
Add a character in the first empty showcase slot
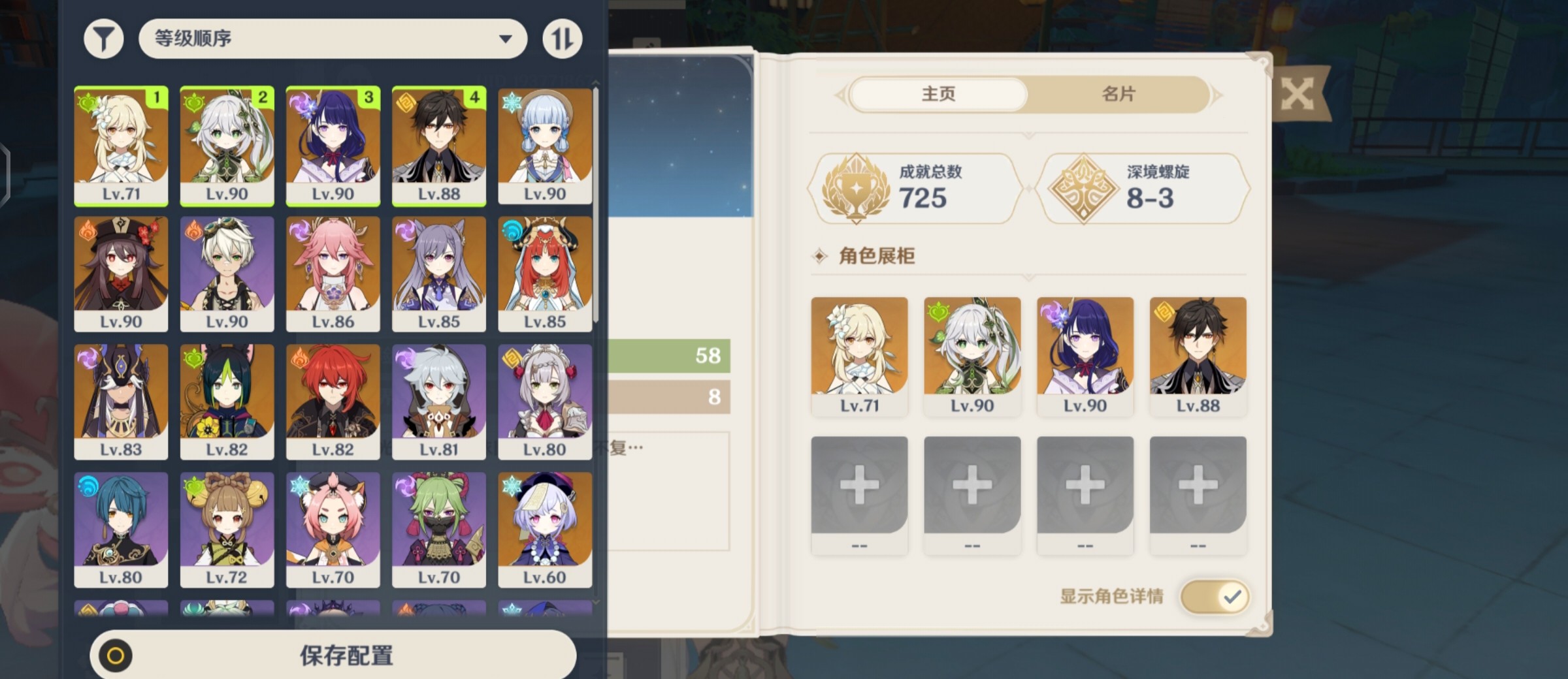860,484
